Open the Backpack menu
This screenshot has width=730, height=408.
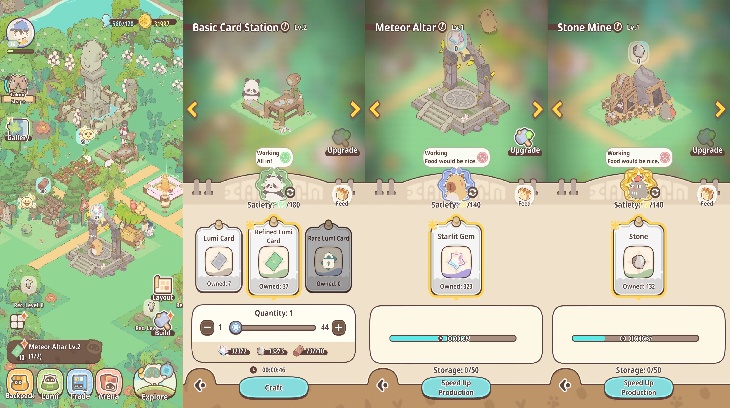[19, 384]
